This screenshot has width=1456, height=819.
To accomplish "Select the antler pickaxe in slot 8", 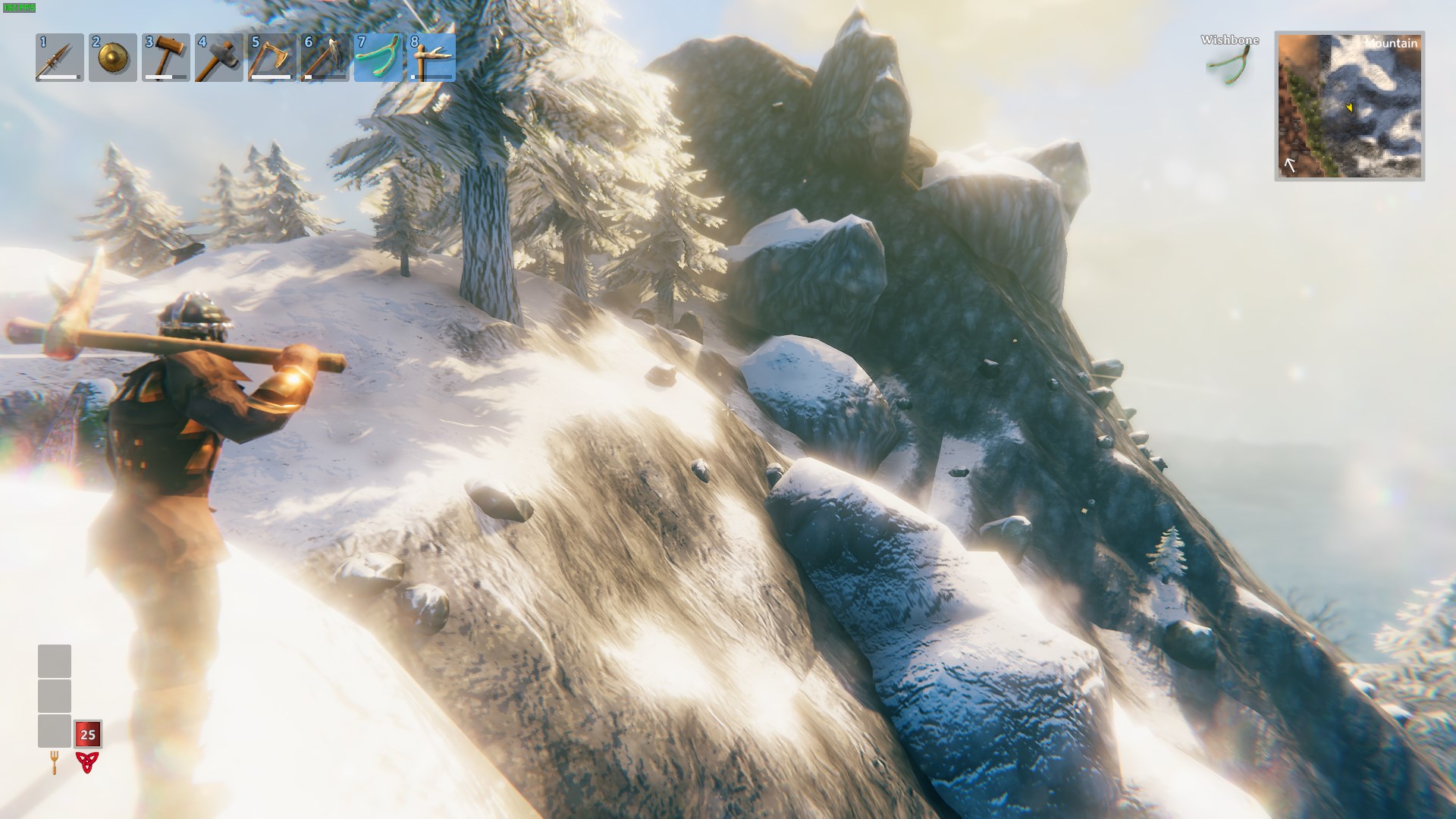I will (x=431, y=58).
